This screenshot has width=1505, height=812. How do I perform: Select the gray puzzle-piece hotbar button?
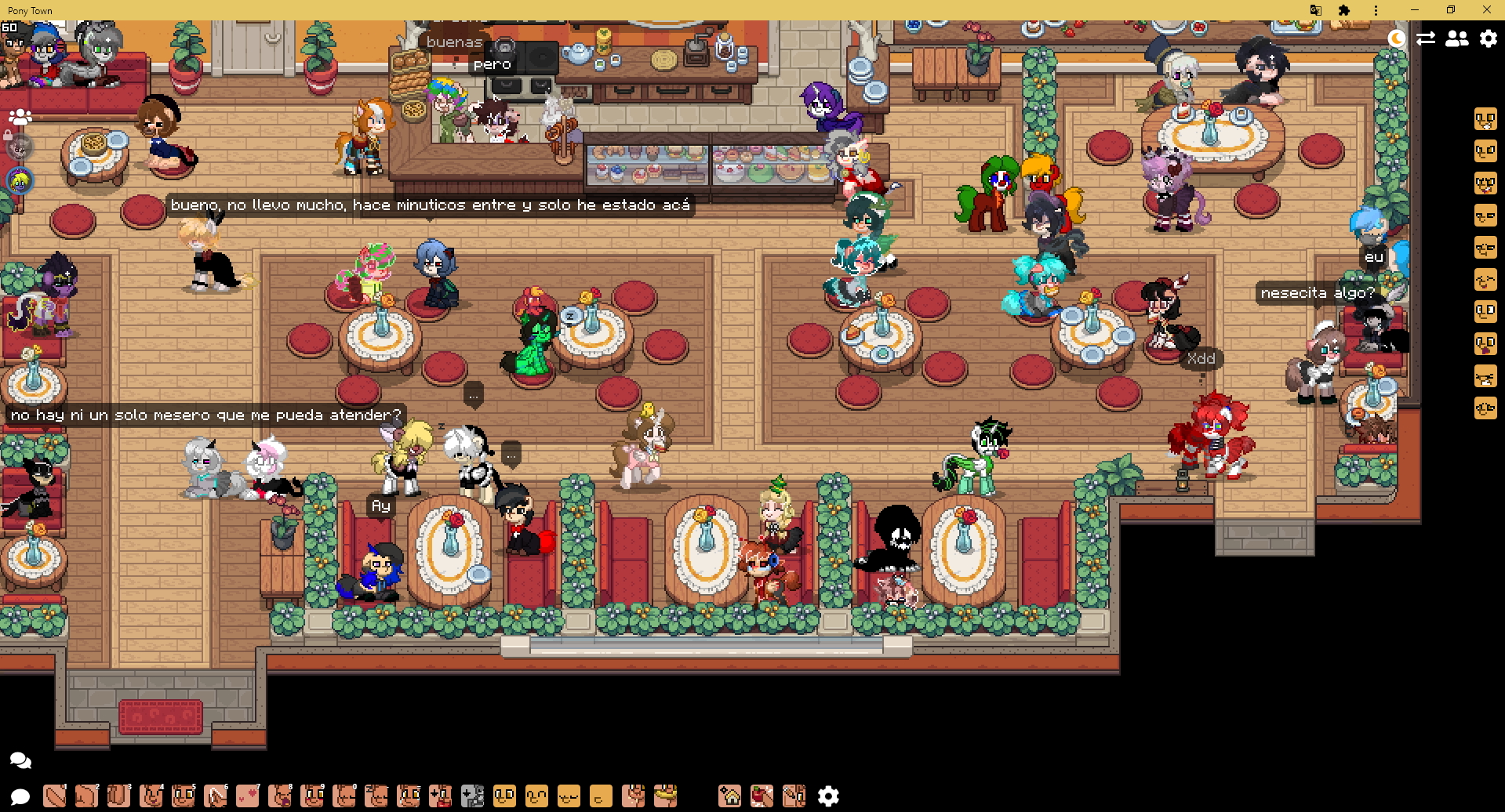point(473,796)
